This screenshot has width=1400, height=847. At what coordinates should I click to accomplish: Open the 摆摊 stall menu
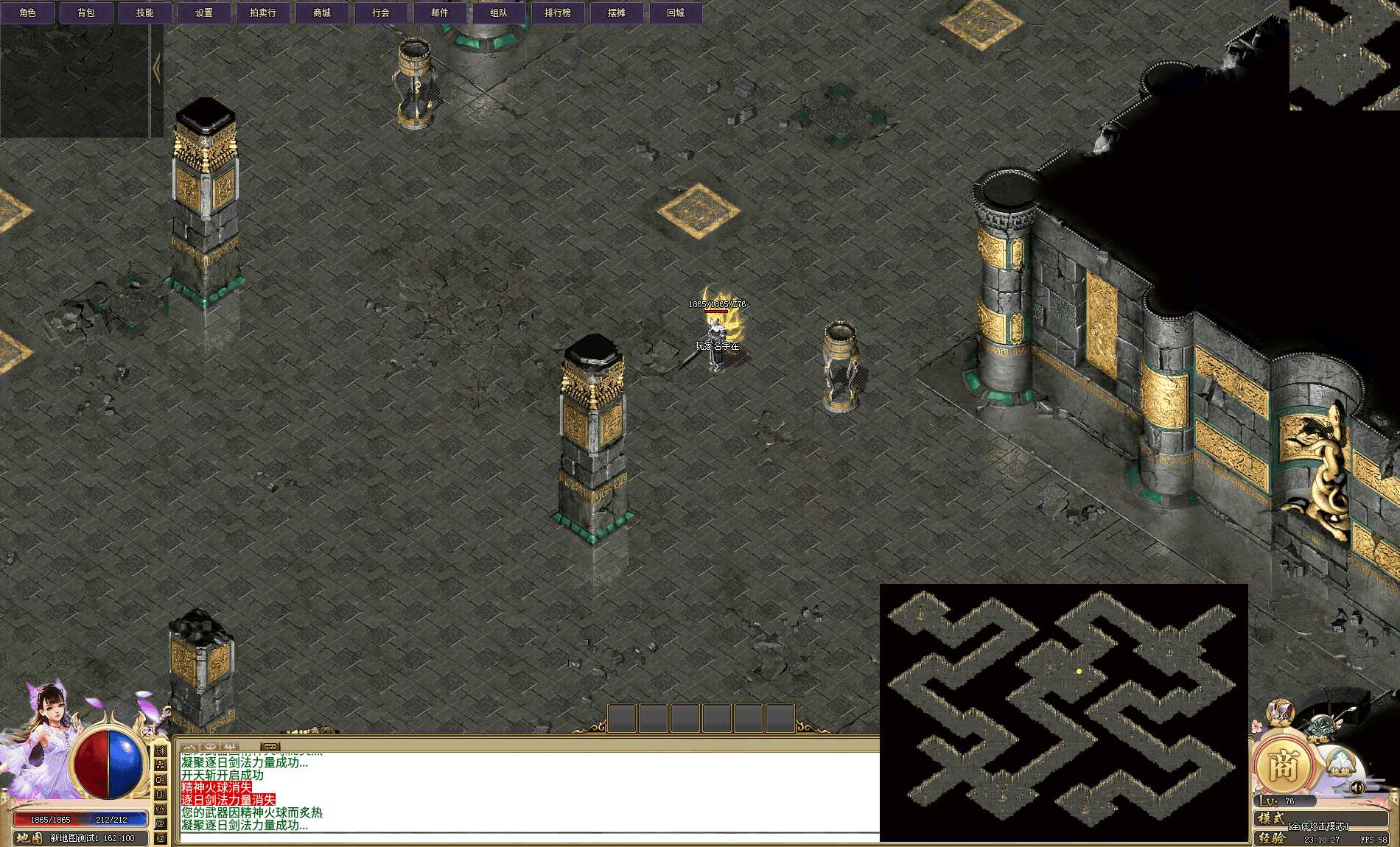pos(617,13)
